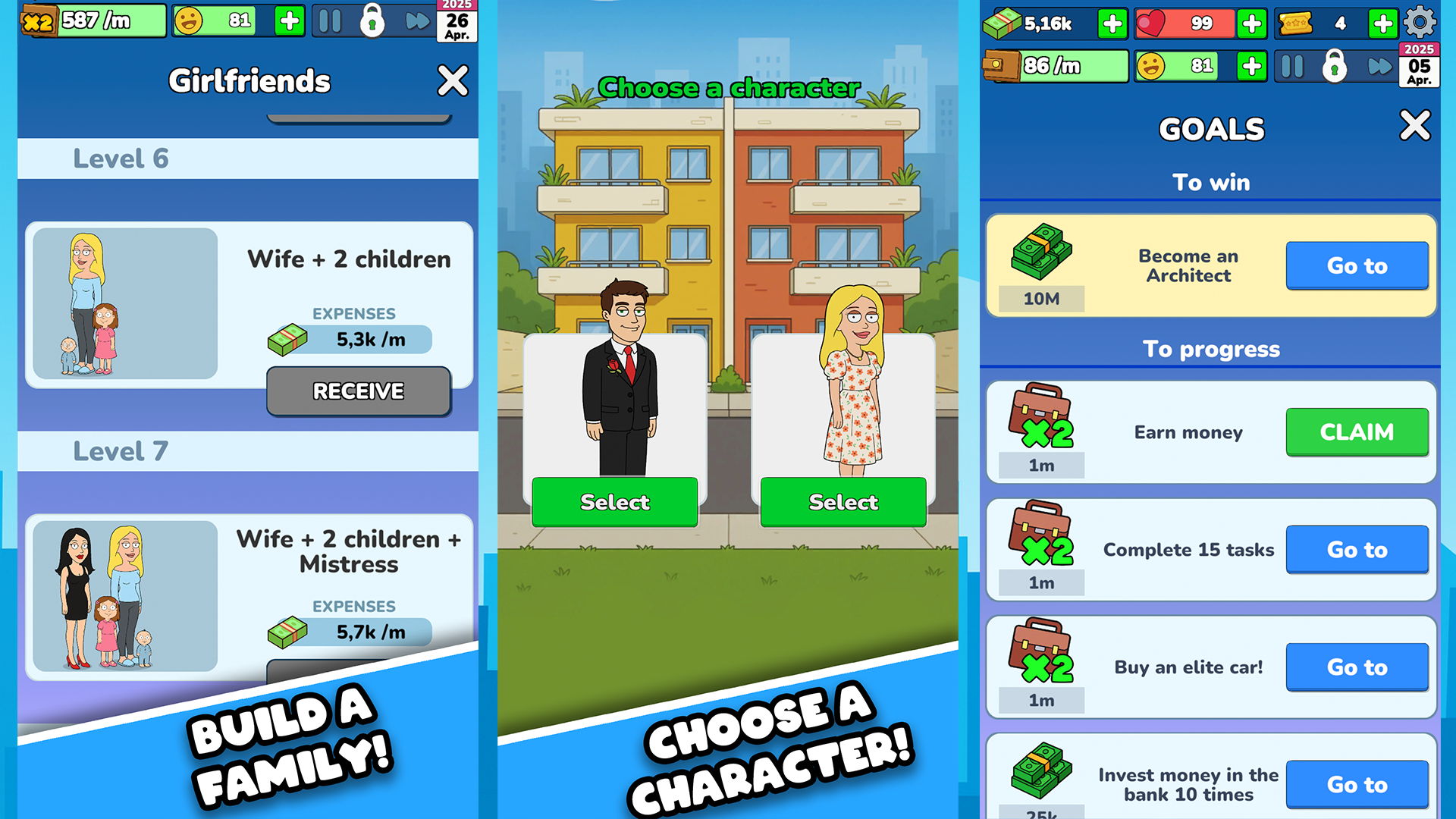Enable fast-forward with the double-arrow button
Screen dimensions: 1456x819
tap(416, 21)
